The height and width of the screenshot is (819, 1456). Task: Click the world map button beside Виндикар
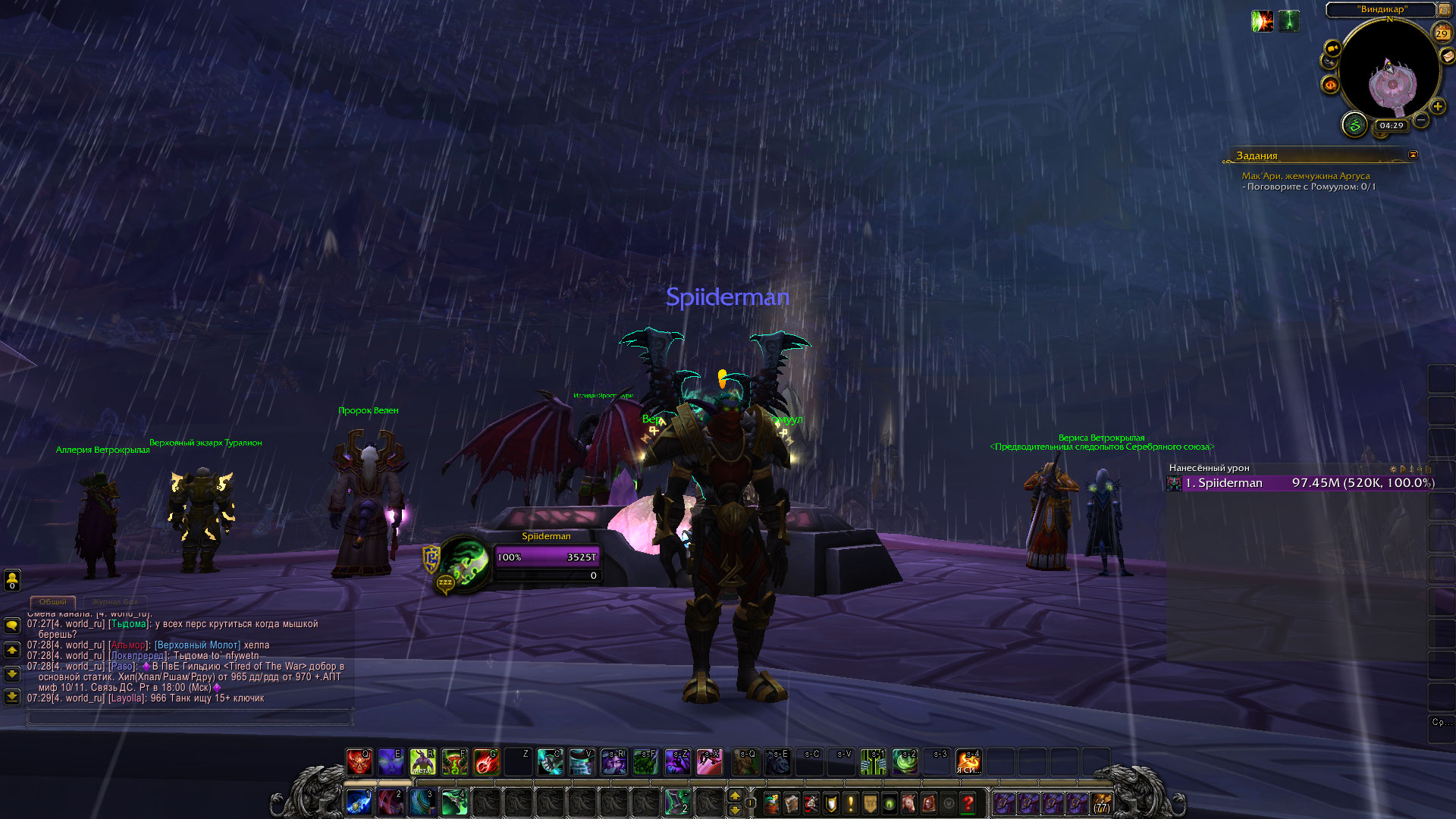[1444, 10]
